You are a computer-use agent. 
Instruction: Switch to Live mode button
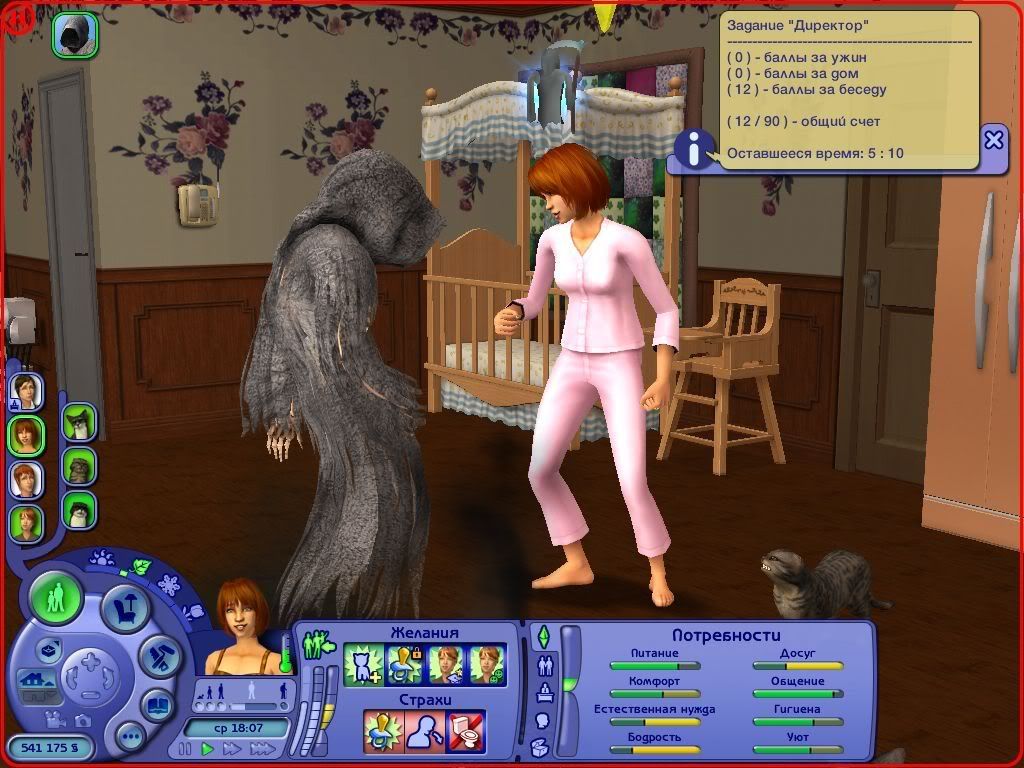click(x=56, y=599)
